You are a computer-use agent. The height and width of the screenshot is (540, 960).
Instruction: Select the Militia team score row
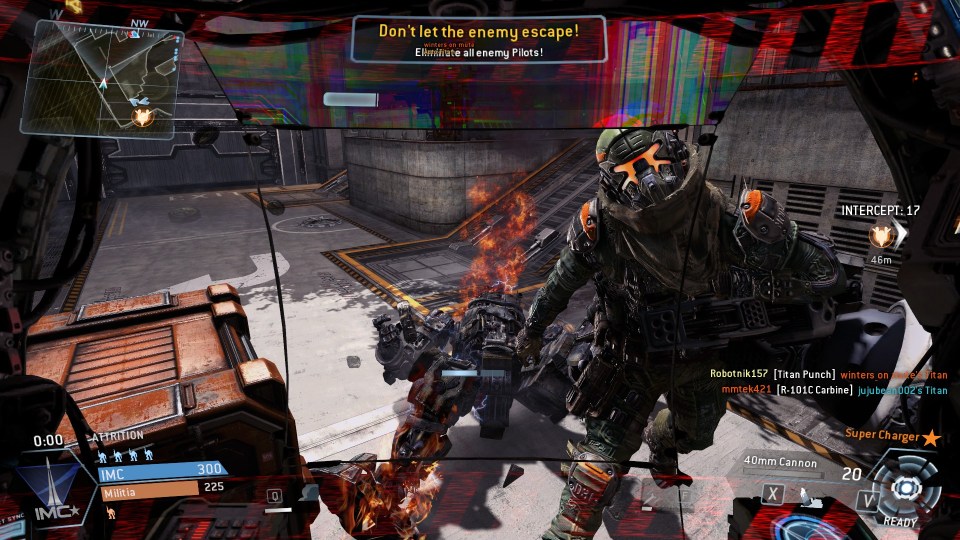point(160,491)
